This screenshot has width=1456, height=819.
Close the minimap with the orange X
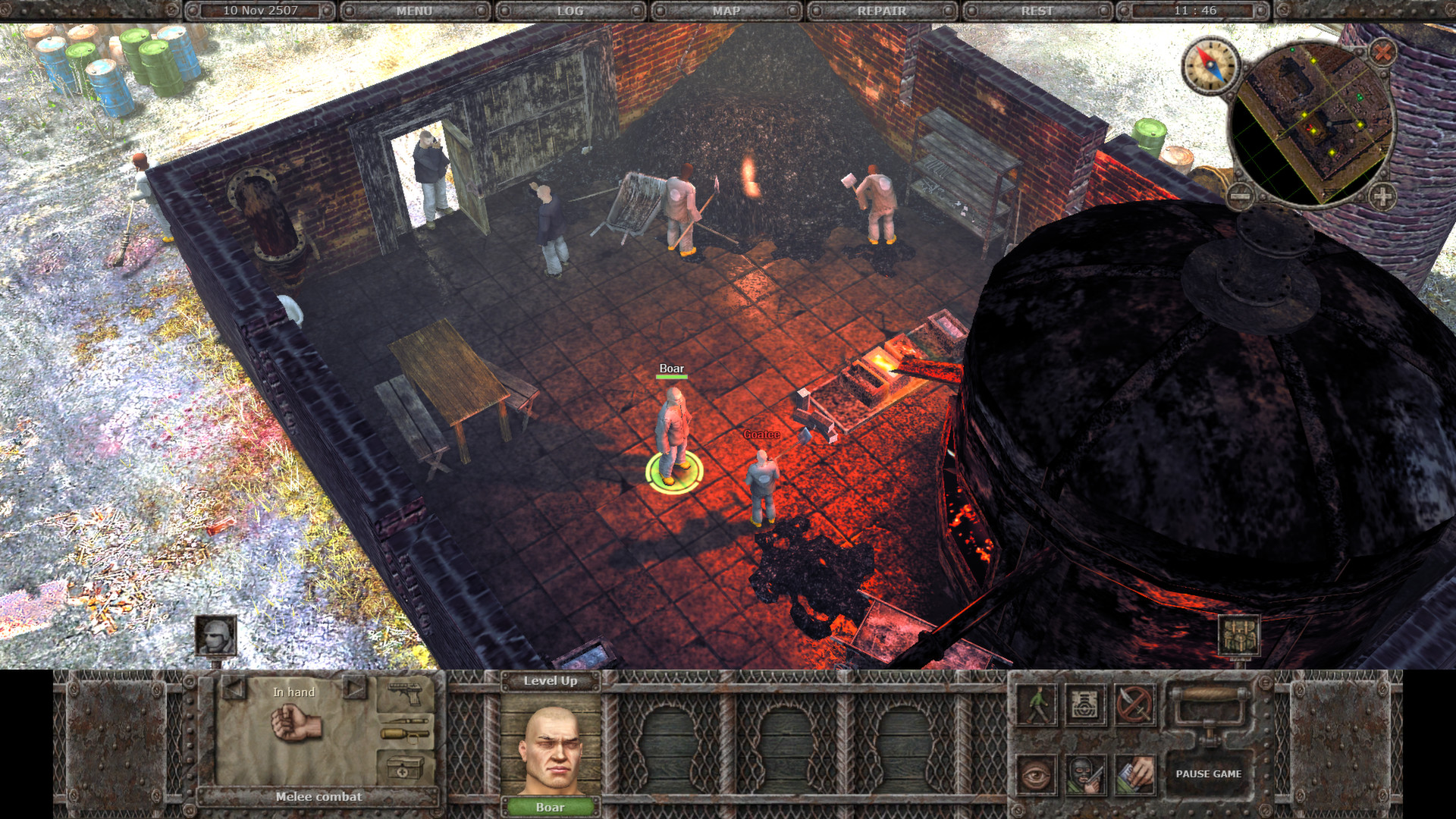[1383, 52]
